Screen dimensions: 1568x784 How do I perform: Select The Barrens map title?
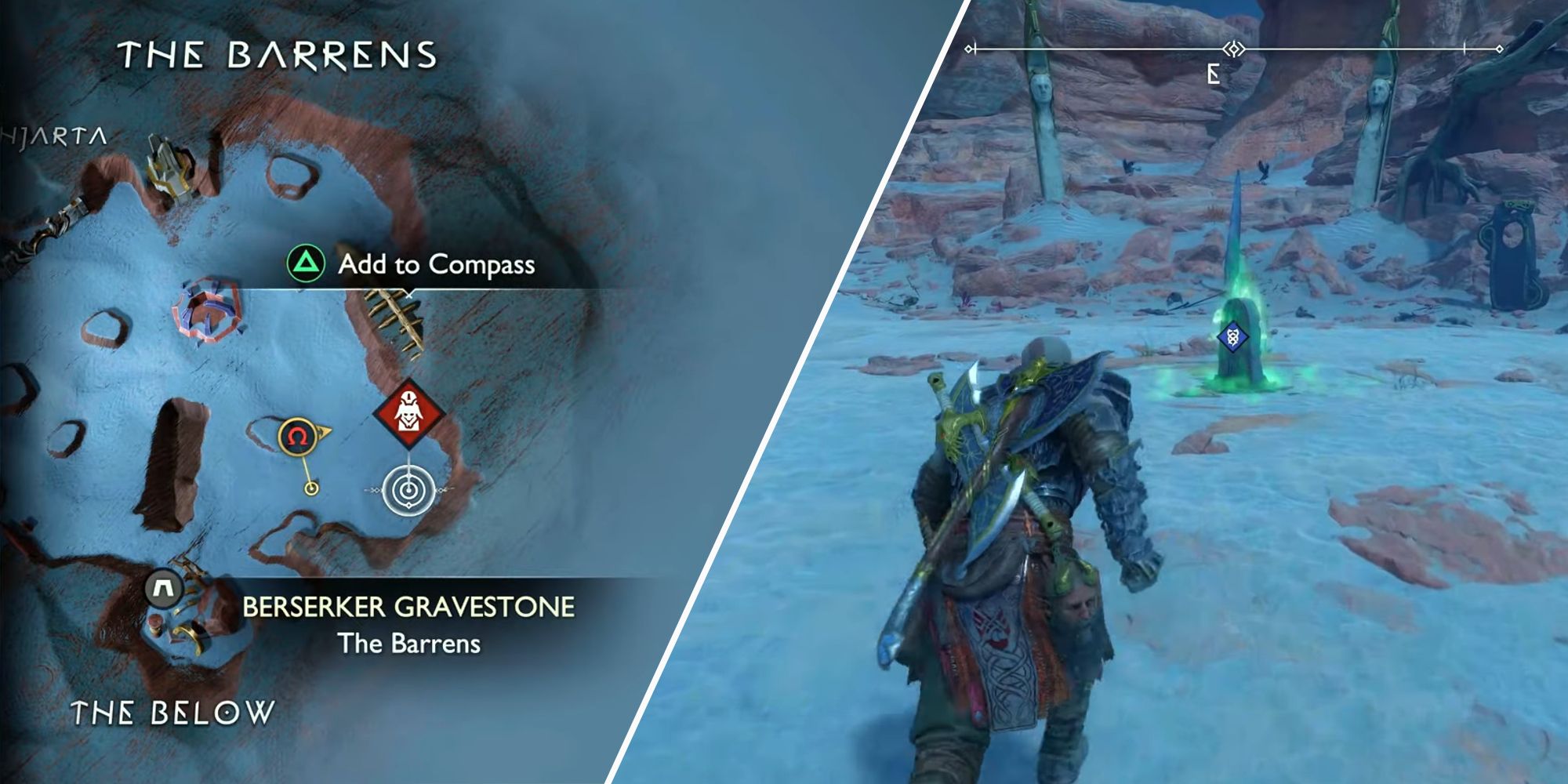(x=276, y=53)
